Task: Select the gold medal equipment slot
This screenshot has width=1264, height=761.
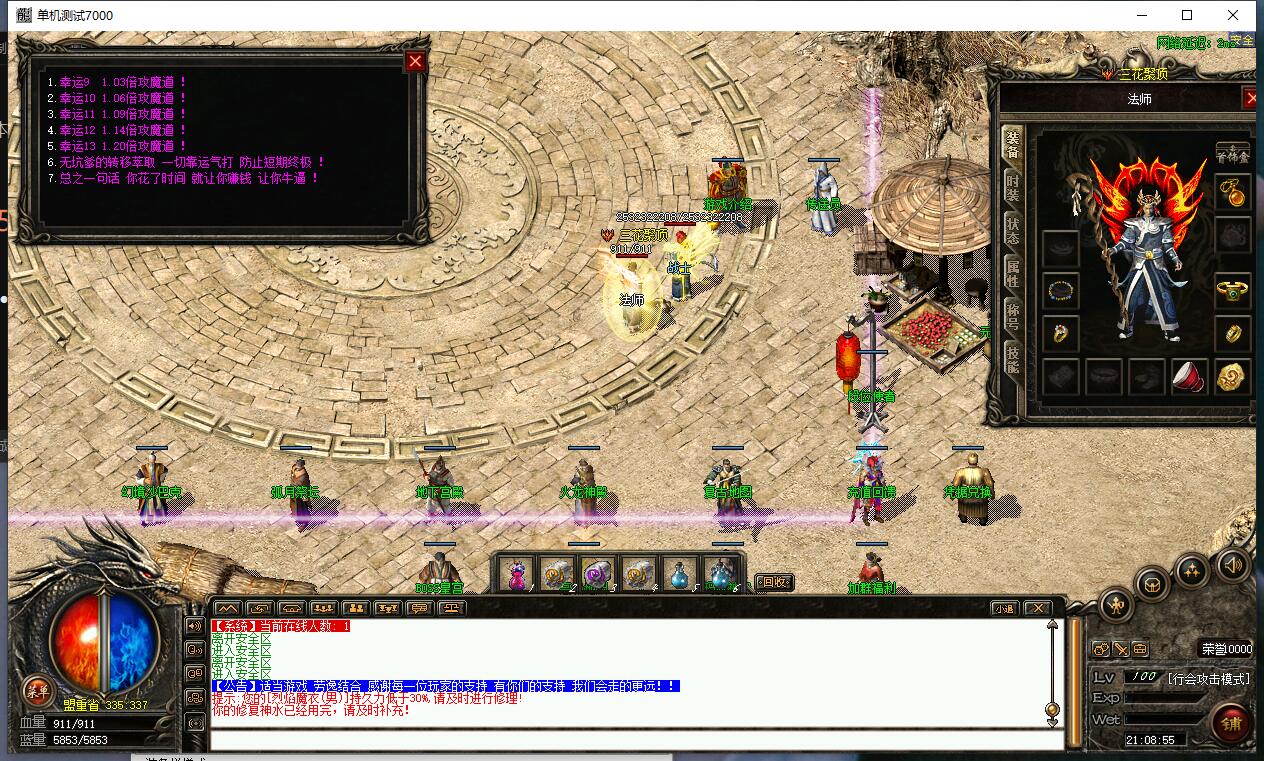Action: (x=1234, y=377)
